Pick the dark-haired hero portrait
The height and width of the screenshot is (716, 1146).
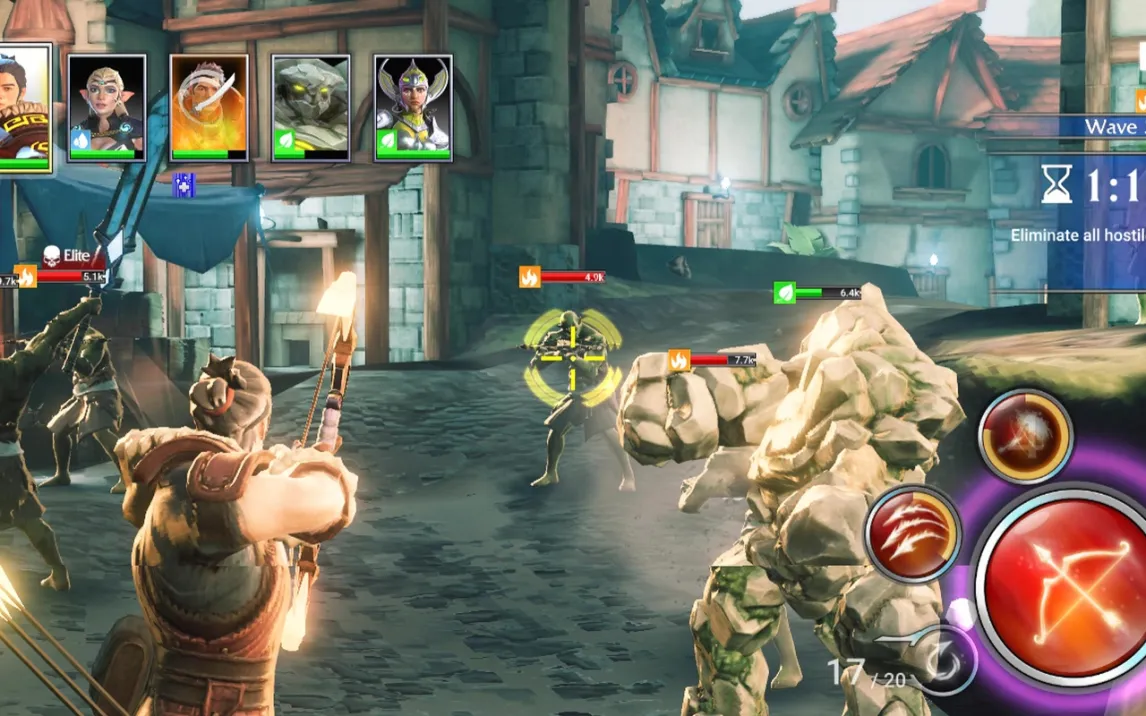(24, 107)
